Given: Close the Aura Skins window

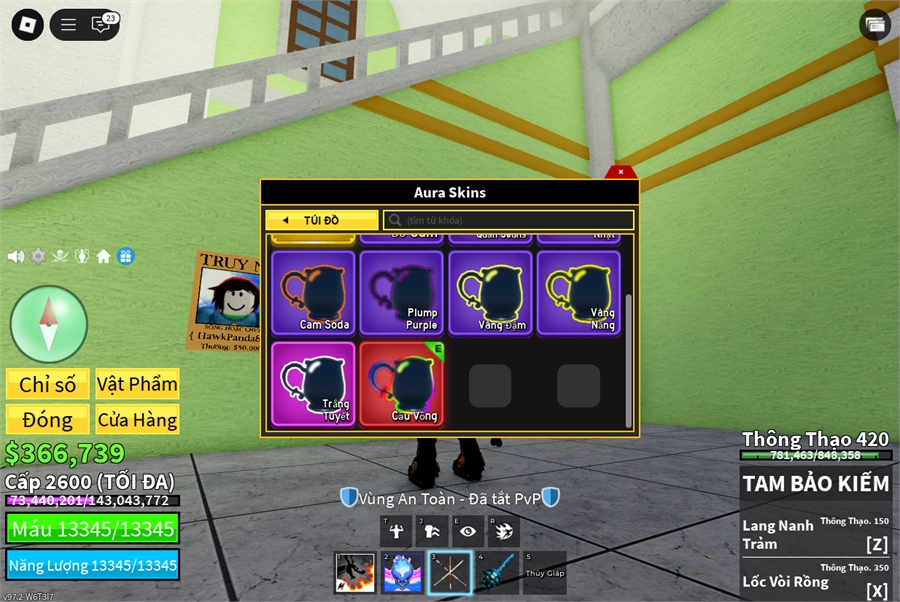Looking at the screenshot, I should coord(621,172).
